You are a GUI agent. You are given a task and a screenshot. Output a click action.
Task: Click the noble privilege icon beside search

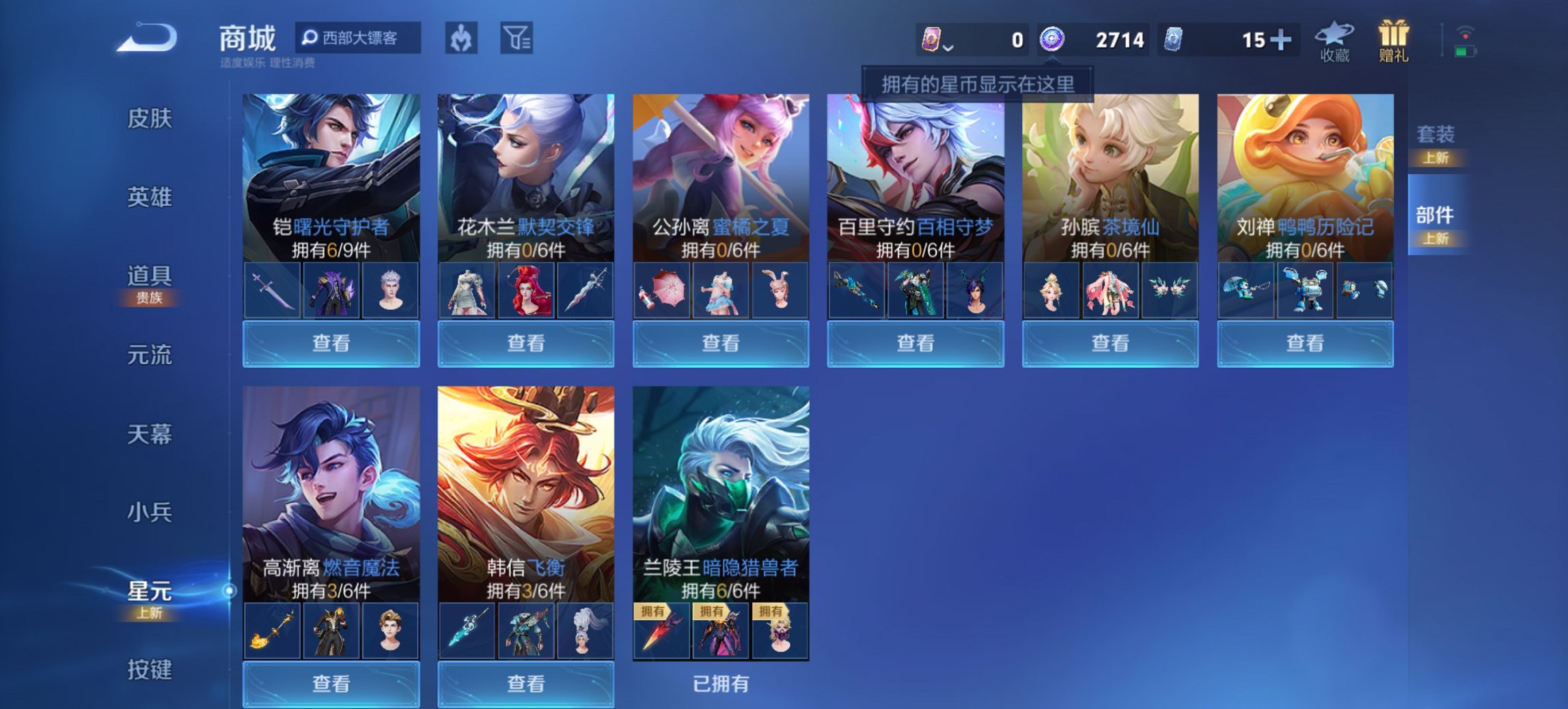coord(460,39)
